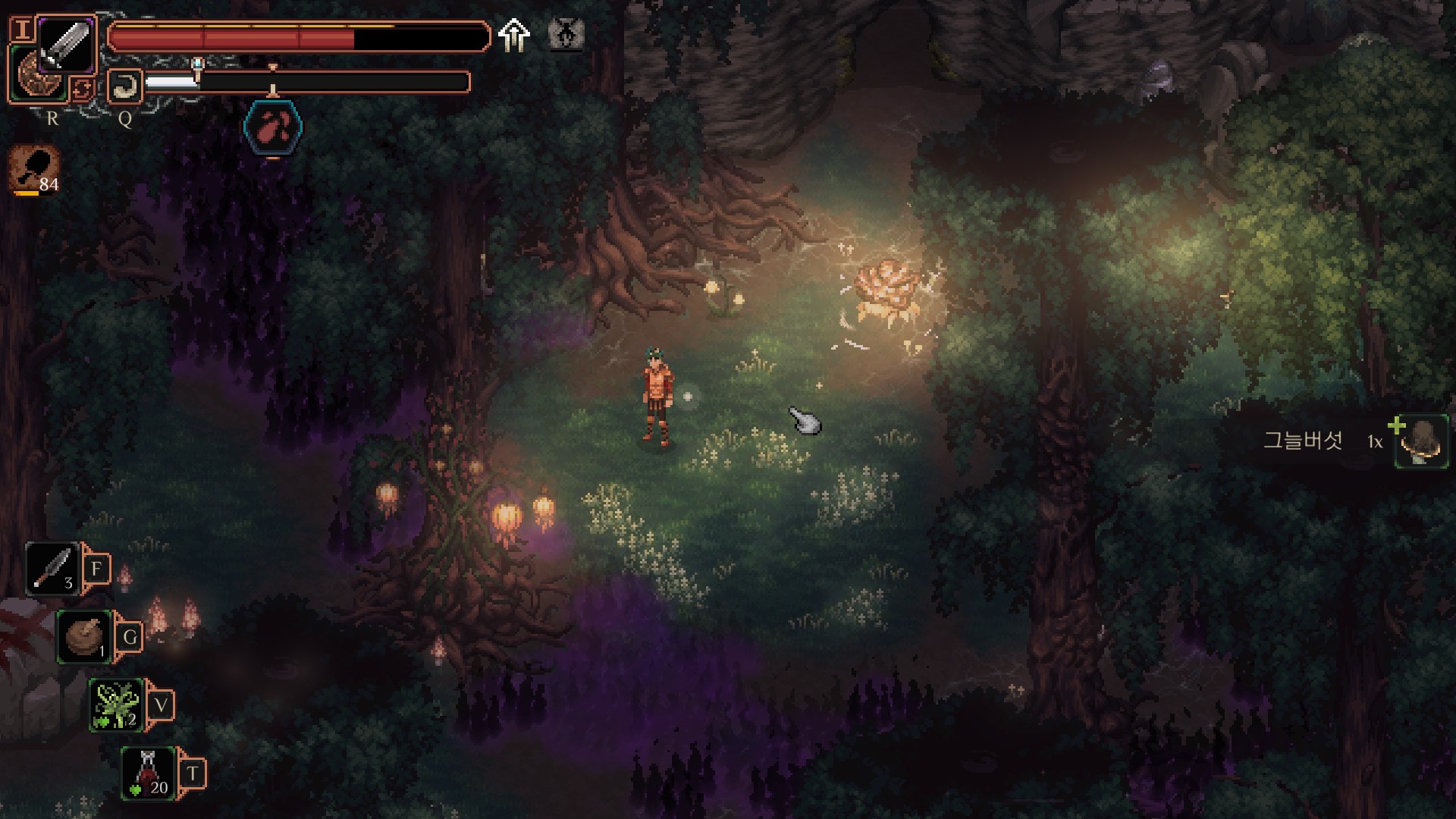Viewport: 1456px width, 819px height.
Task: Click the 그늘버섯 item pickup notification
Action: [1336, 441]
